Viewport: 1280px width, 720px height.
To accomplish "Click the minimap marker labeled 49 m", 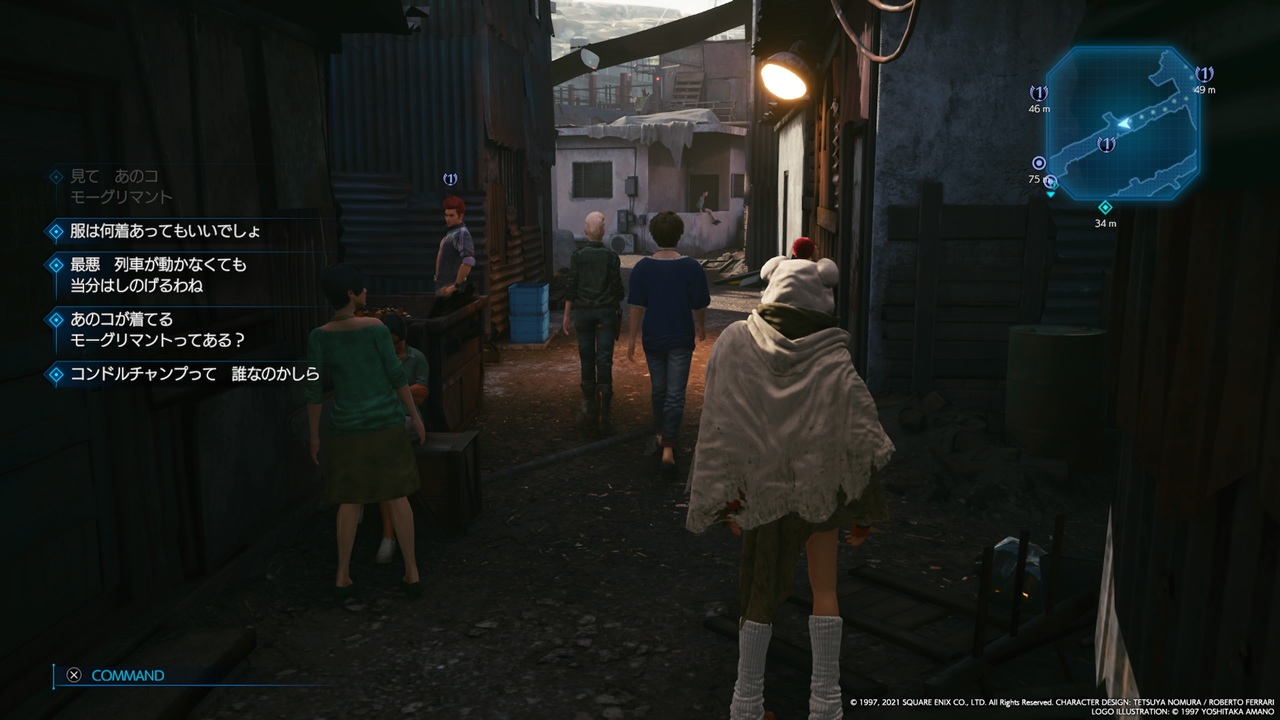I will [x=1205, y=74].
